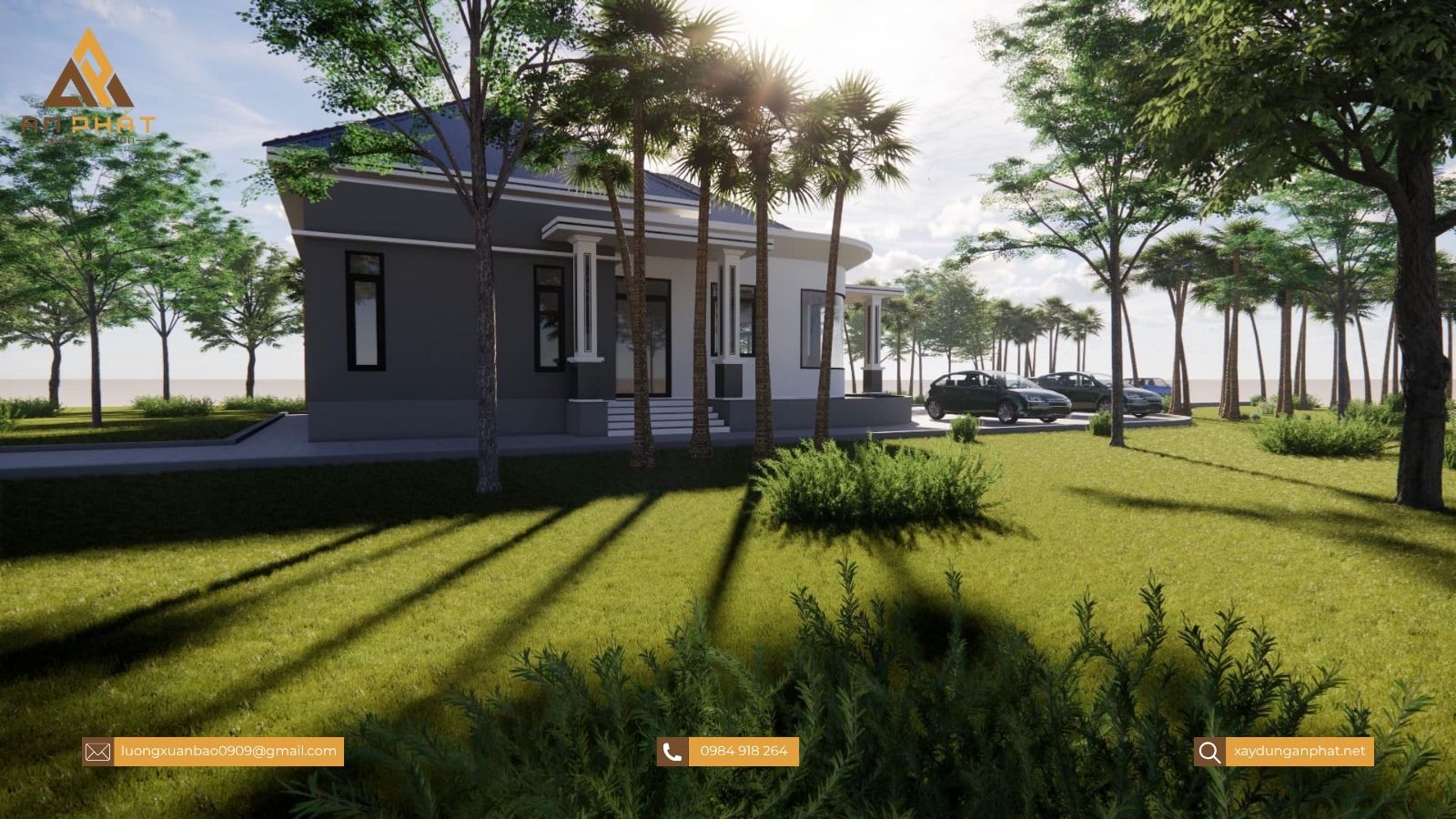This screenshot has width=1456, height=819.
Task: Click the An Phat logo
Action: coord(87,86)
